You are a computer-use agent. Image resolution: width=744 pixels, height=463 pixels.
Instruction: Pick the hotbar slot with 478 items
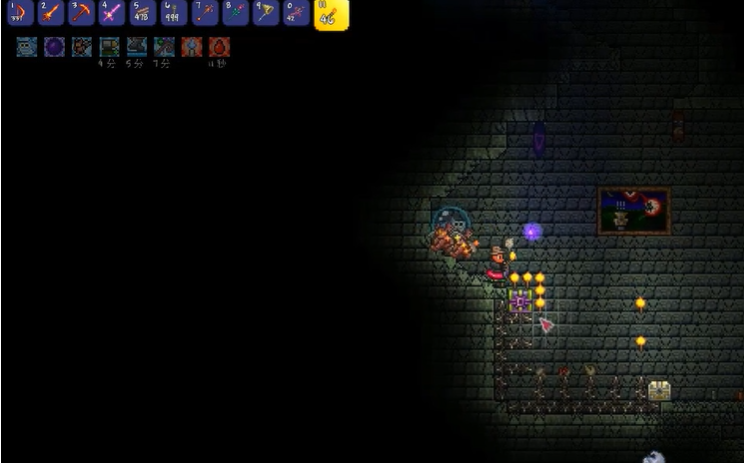pos(143,13)
